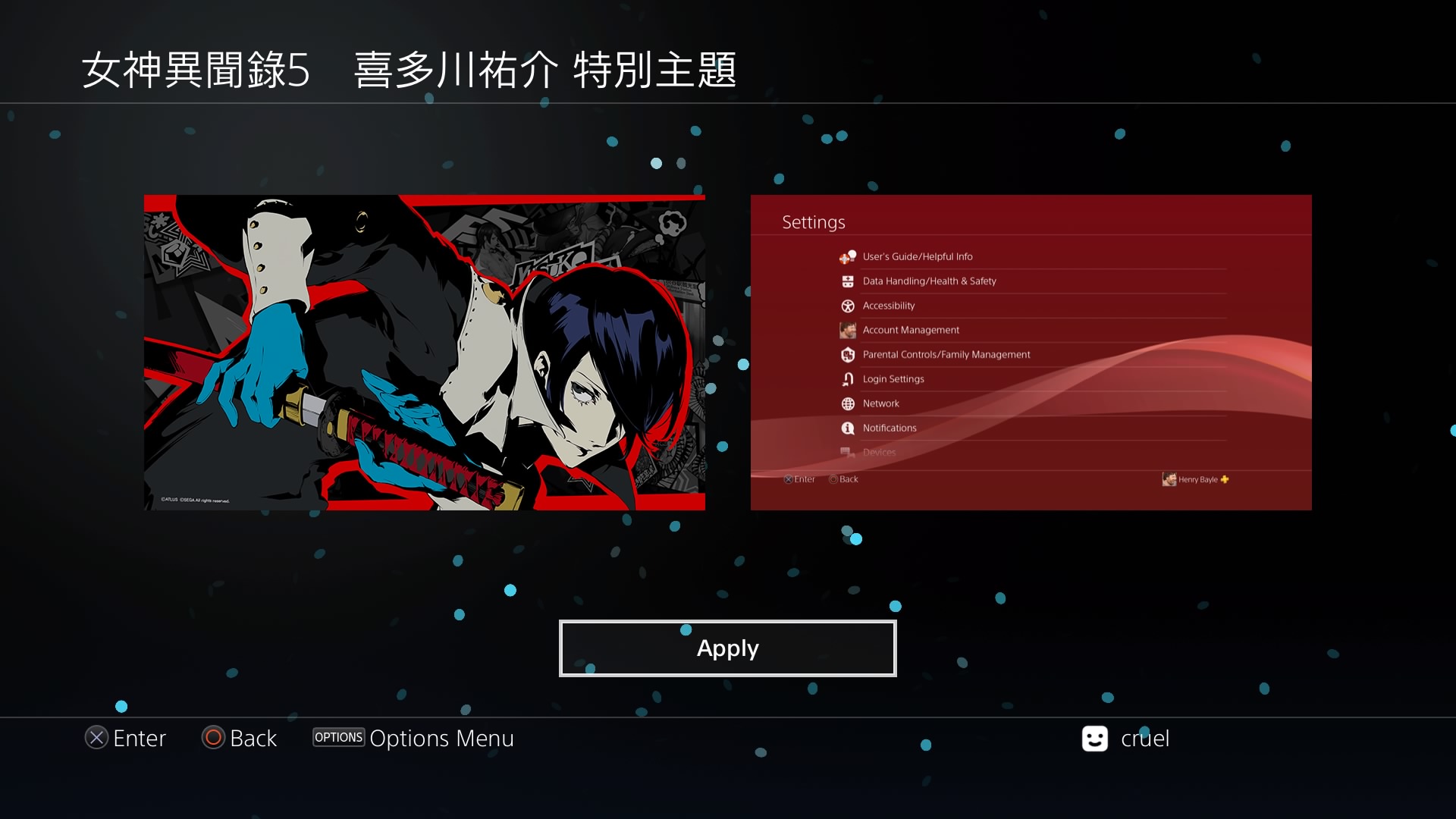The image size is (1456, 819).
Task: Open the Yusuke Kitagawa artwork preview
Action: 424,353
